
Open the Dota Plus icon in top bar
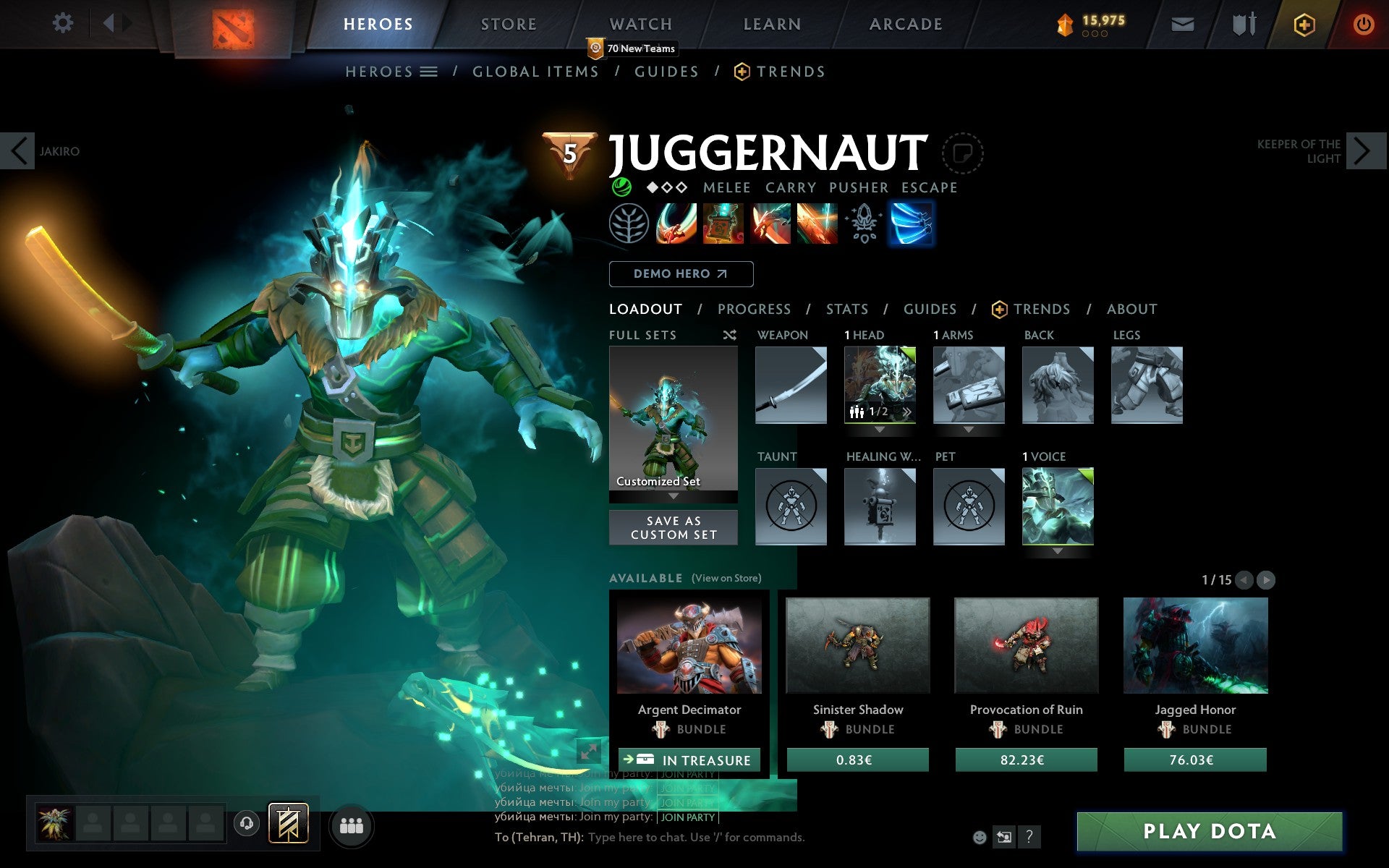1304,24
